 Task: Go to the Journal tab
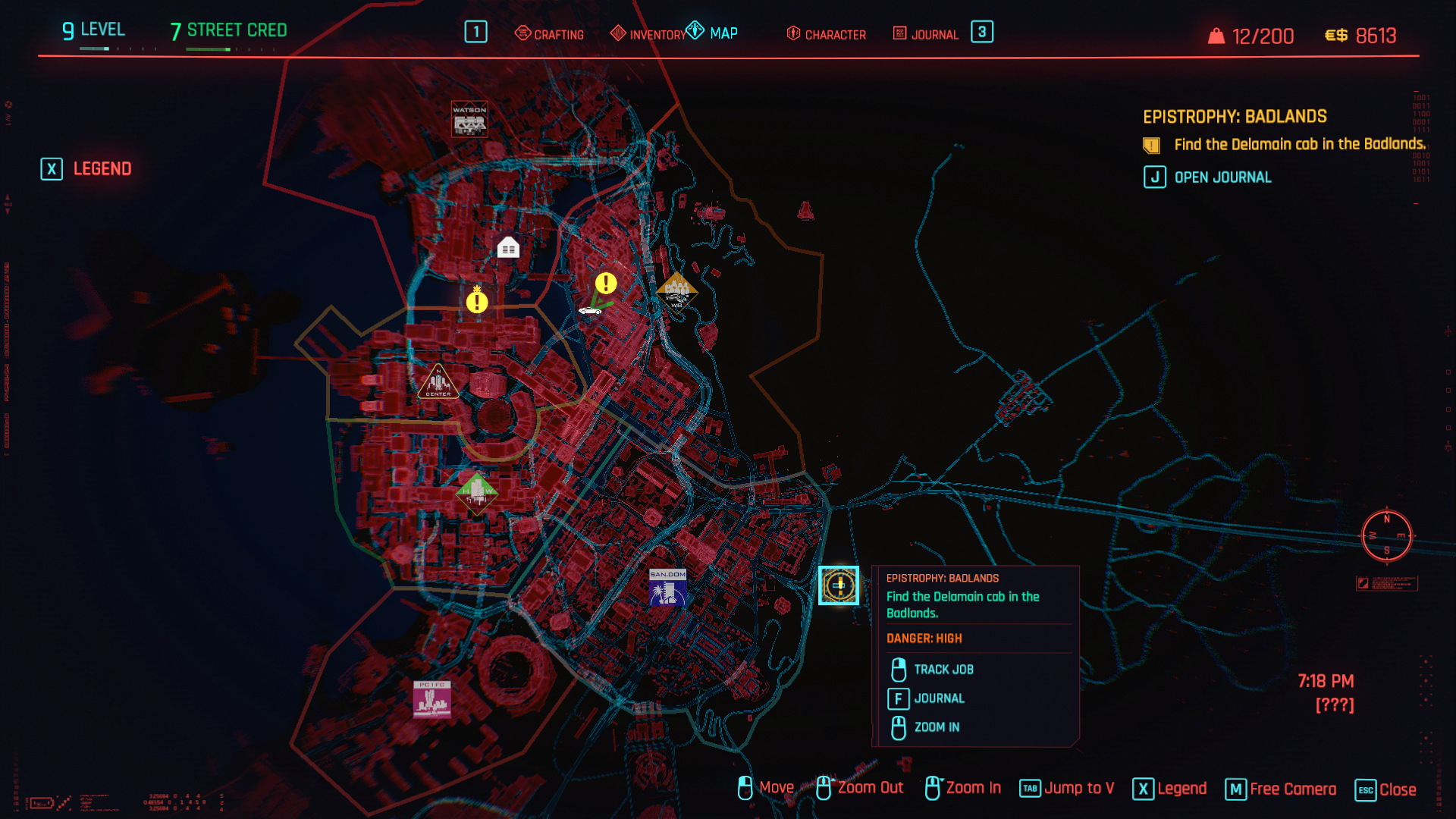point(926,34)
